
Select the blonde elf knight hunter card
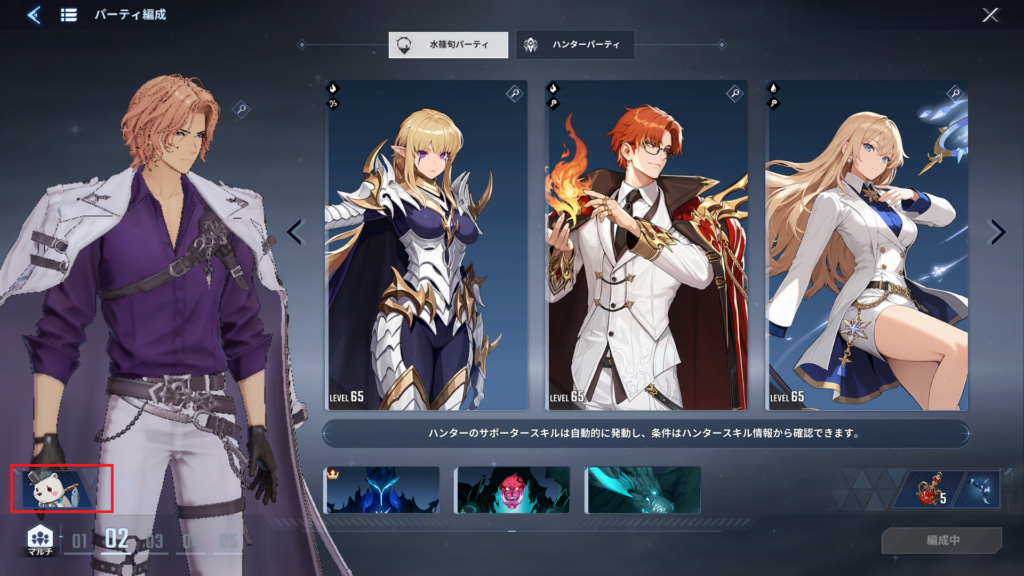coord(427,245)
